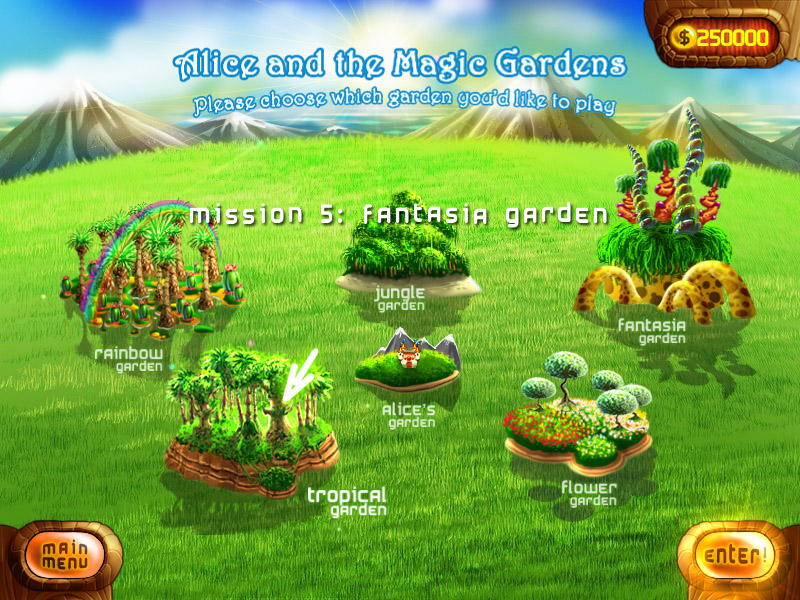Click the enter! button
The width and height of the screenshot is (800, 600).
pos(735,556)
